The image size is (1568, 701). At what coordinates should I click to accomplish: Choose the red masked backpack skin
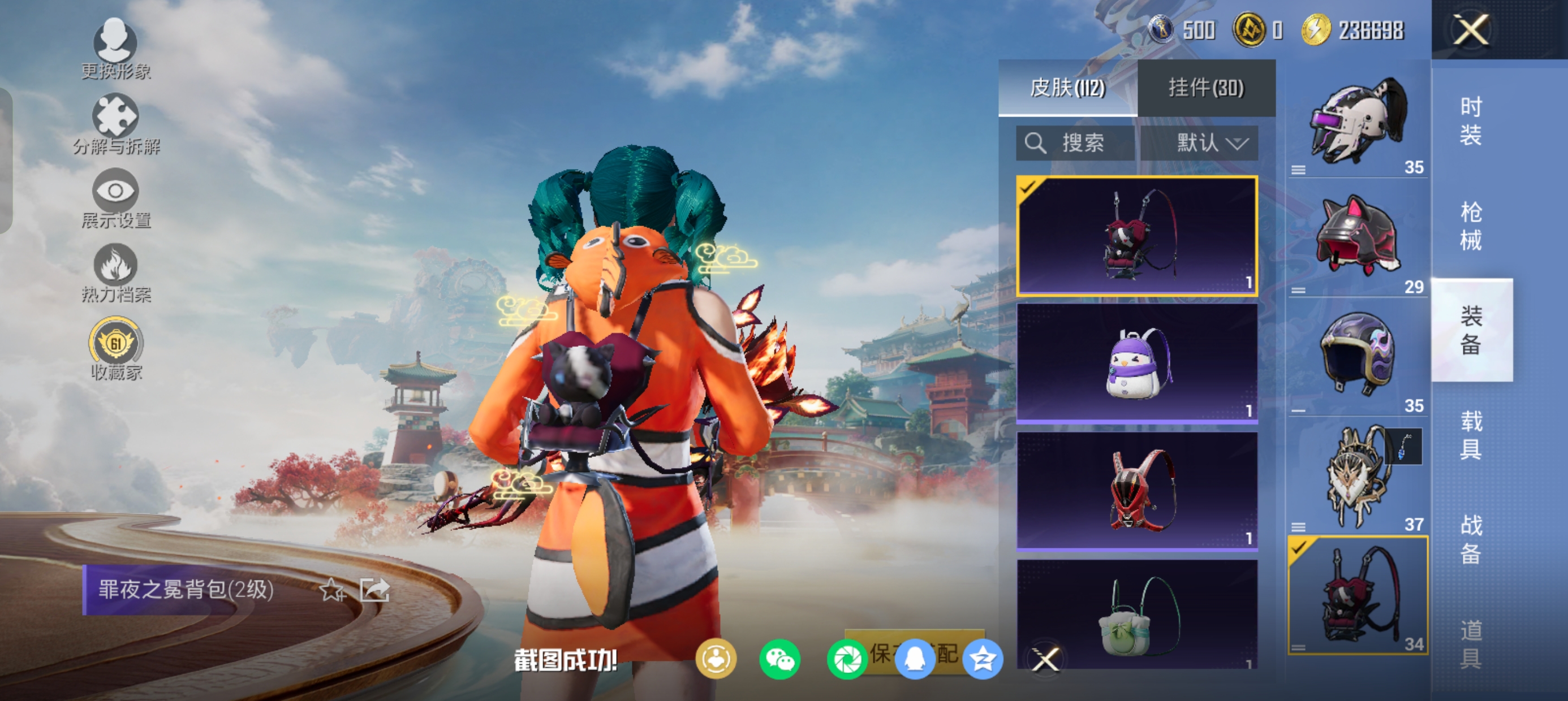pyautogui.click(x=1136, y=491)
